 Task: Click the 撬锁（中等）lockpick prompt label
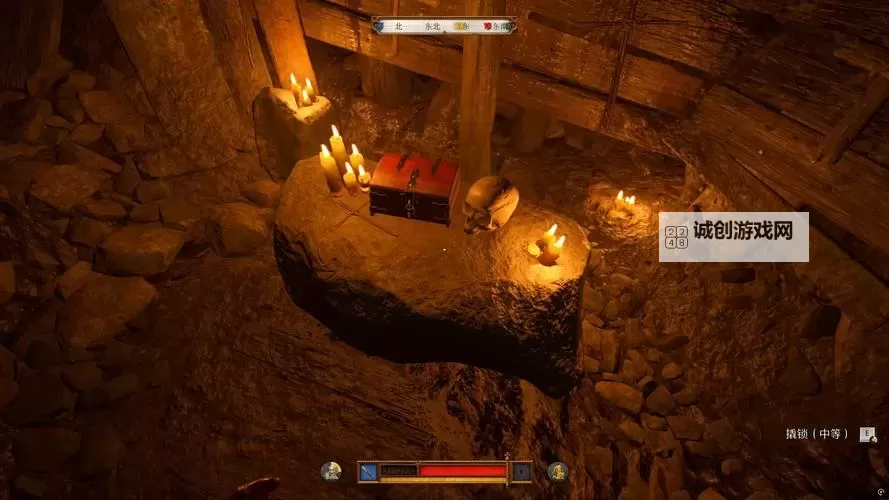pos(817,434)
